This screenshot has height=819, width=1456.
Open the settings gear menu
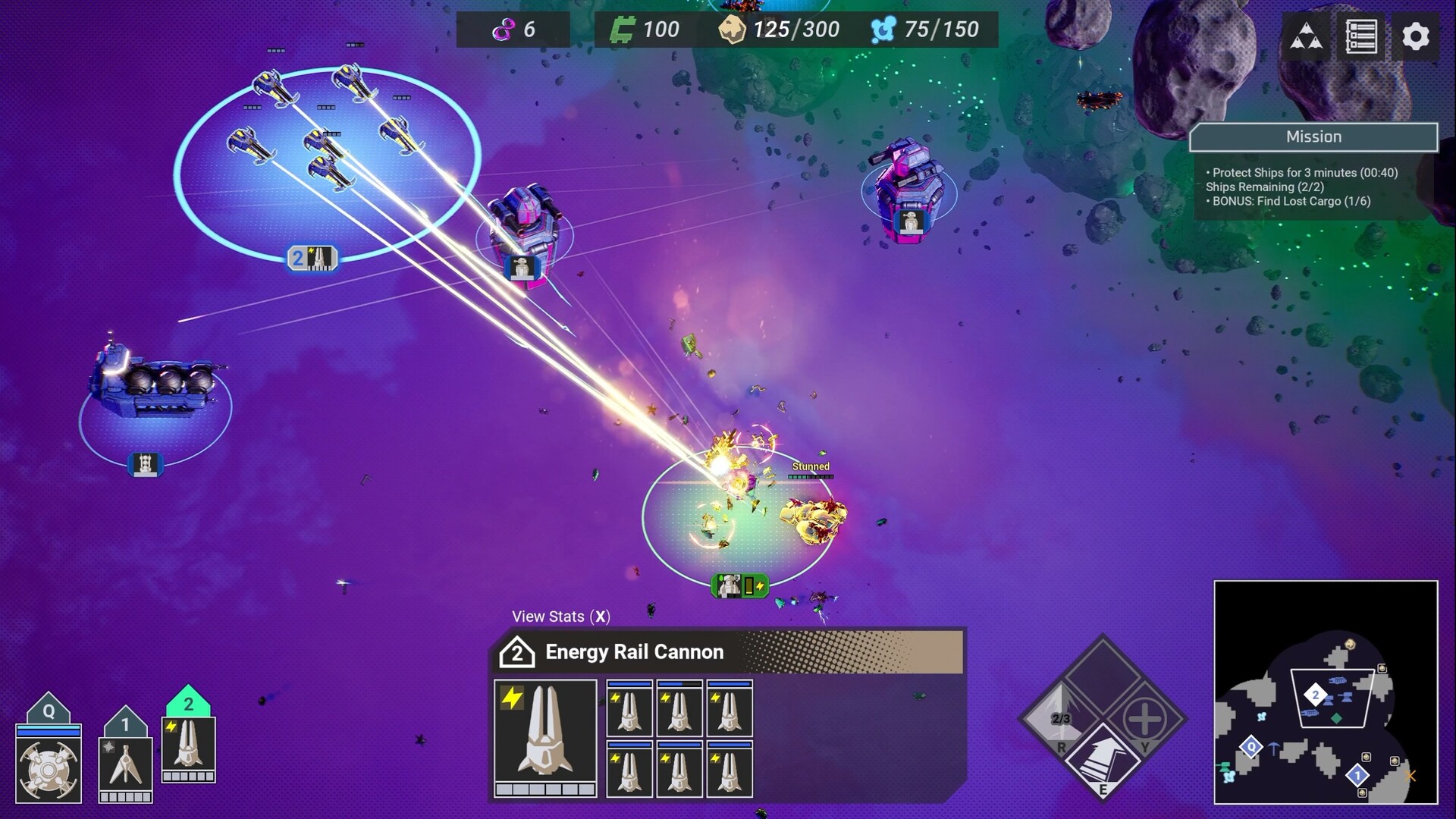tap(1415, 36)
